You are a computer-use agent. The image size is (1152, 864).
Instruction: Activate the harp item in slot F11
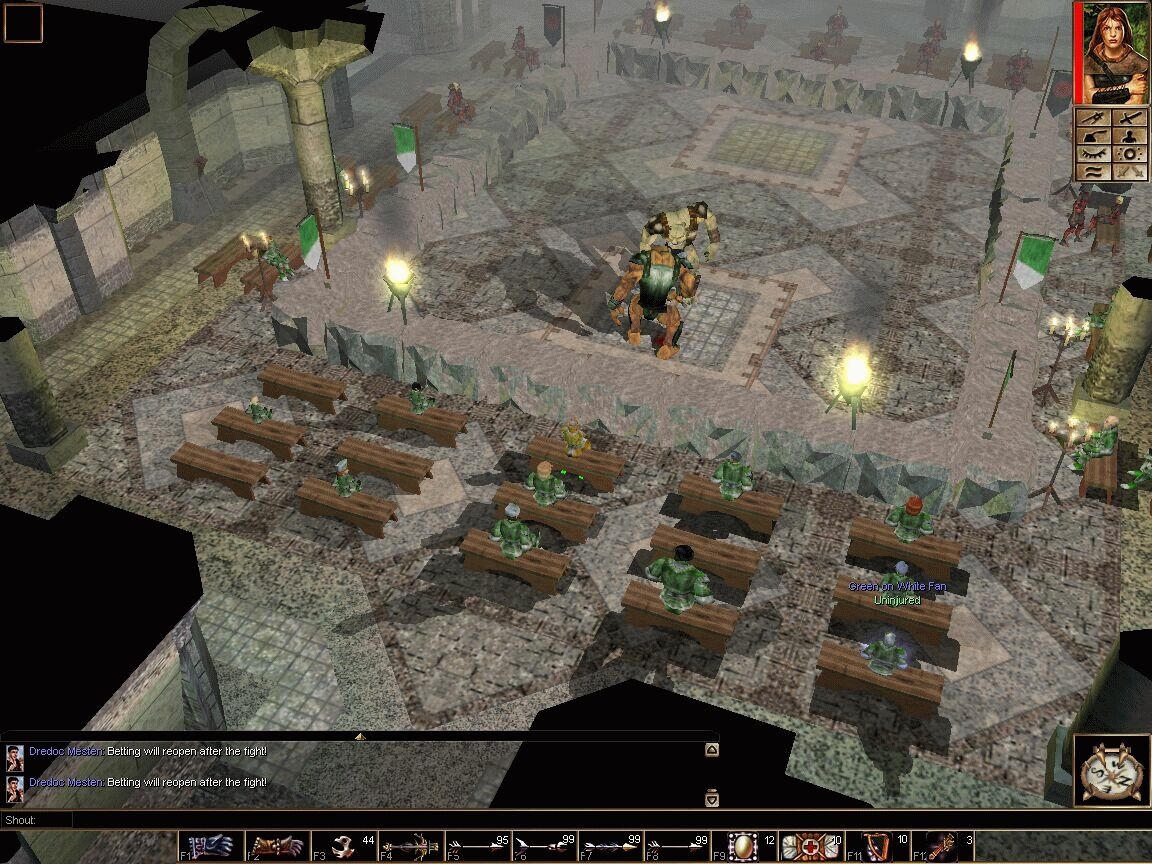(x=876, y=847)
